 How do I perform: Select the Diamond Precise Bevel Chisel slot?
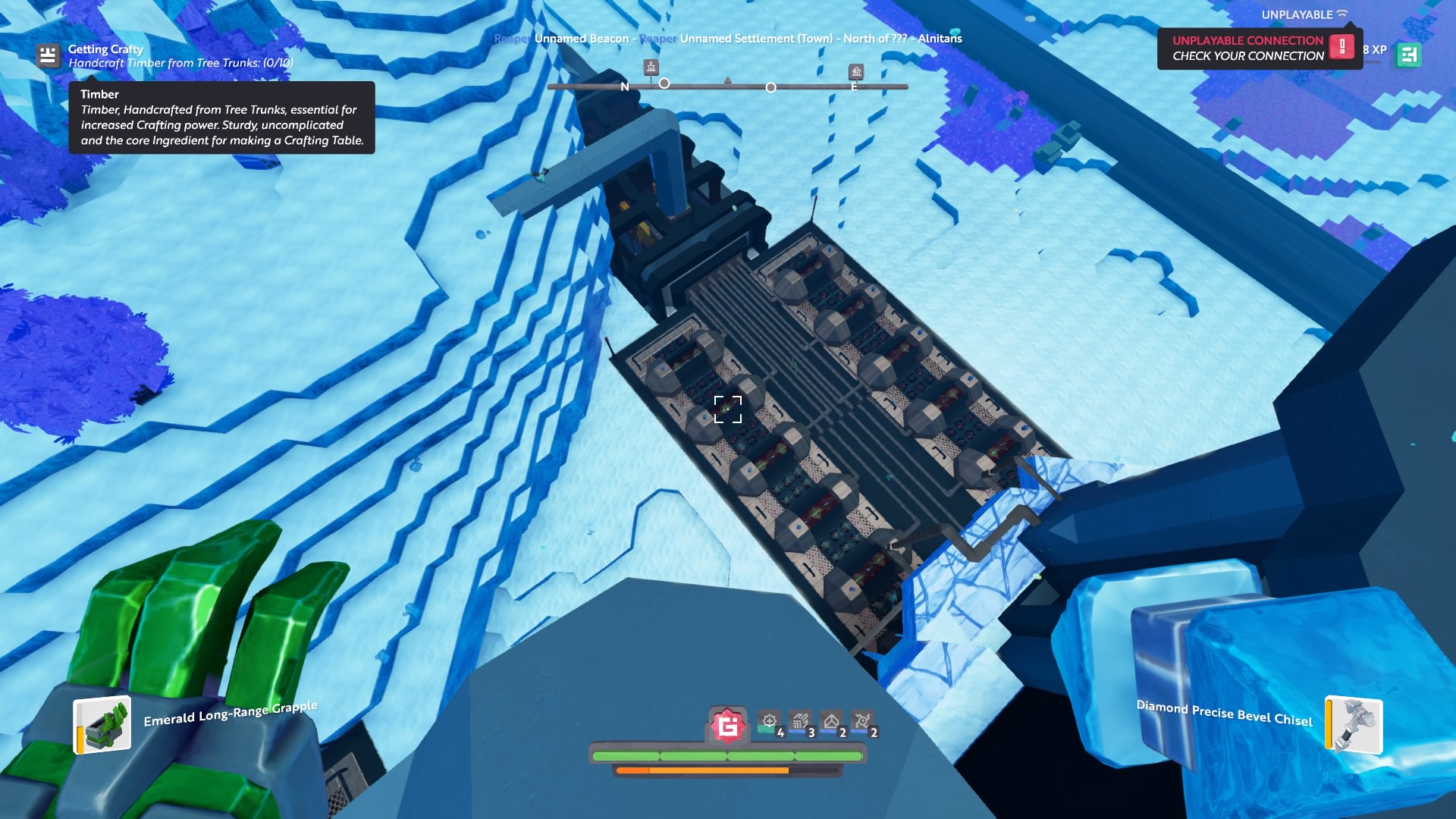[1354, 725]
